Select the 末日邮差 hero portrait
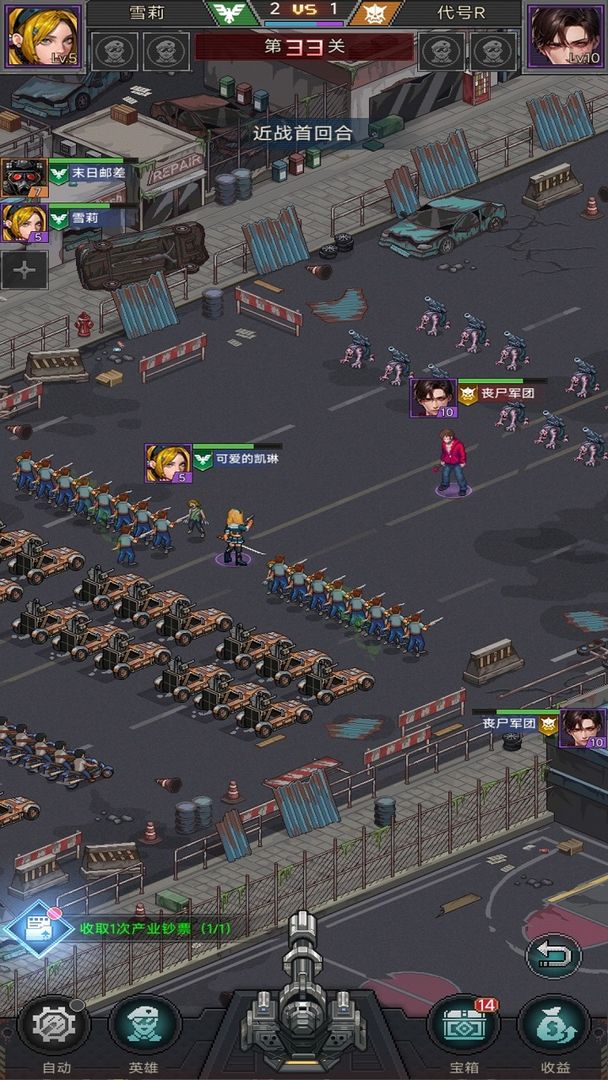The width and height of the screenshot is (608, 1080). click(25, 177)
